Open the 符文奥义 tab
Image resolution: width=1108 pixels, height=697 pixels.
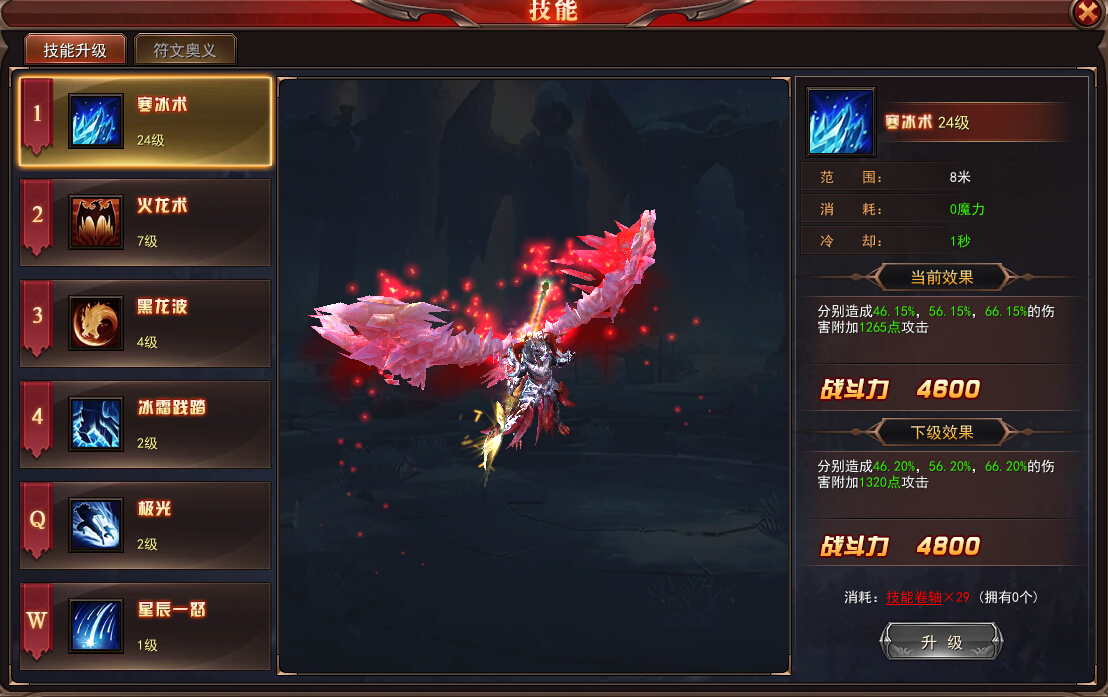click(x=185, y=50)
